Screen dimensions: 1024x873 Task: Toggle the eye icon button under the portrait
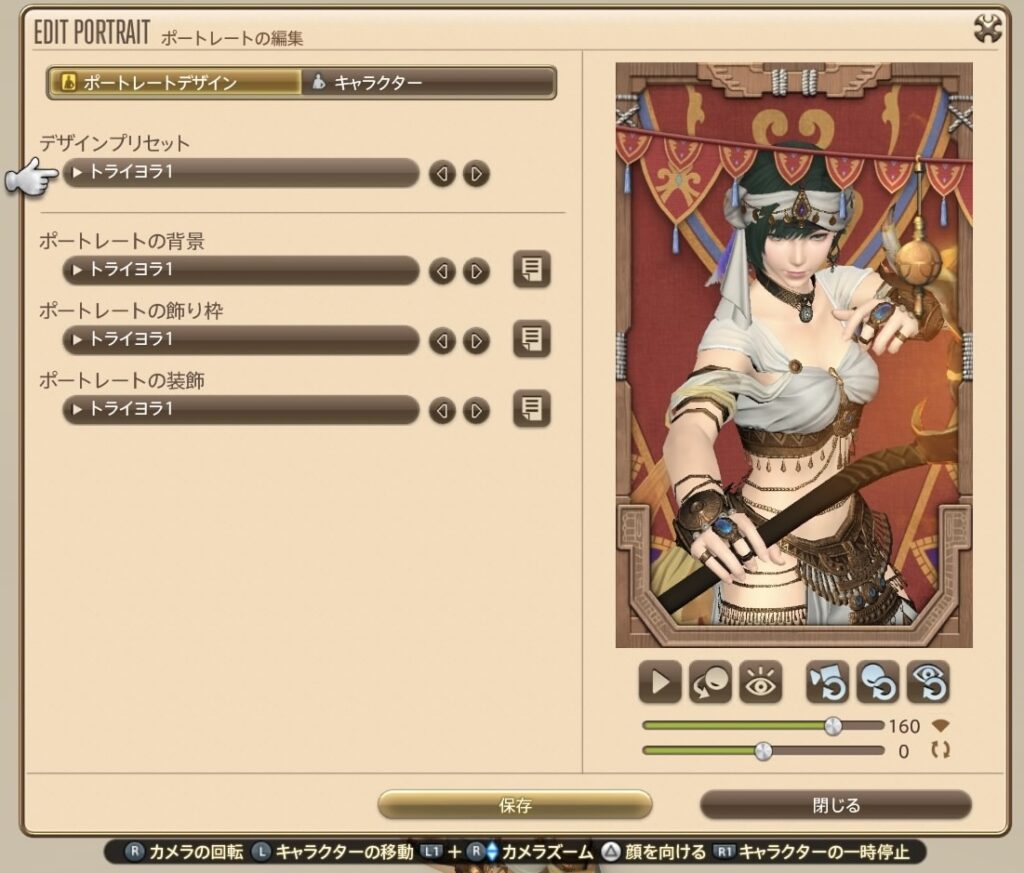[x=760, y=683]
